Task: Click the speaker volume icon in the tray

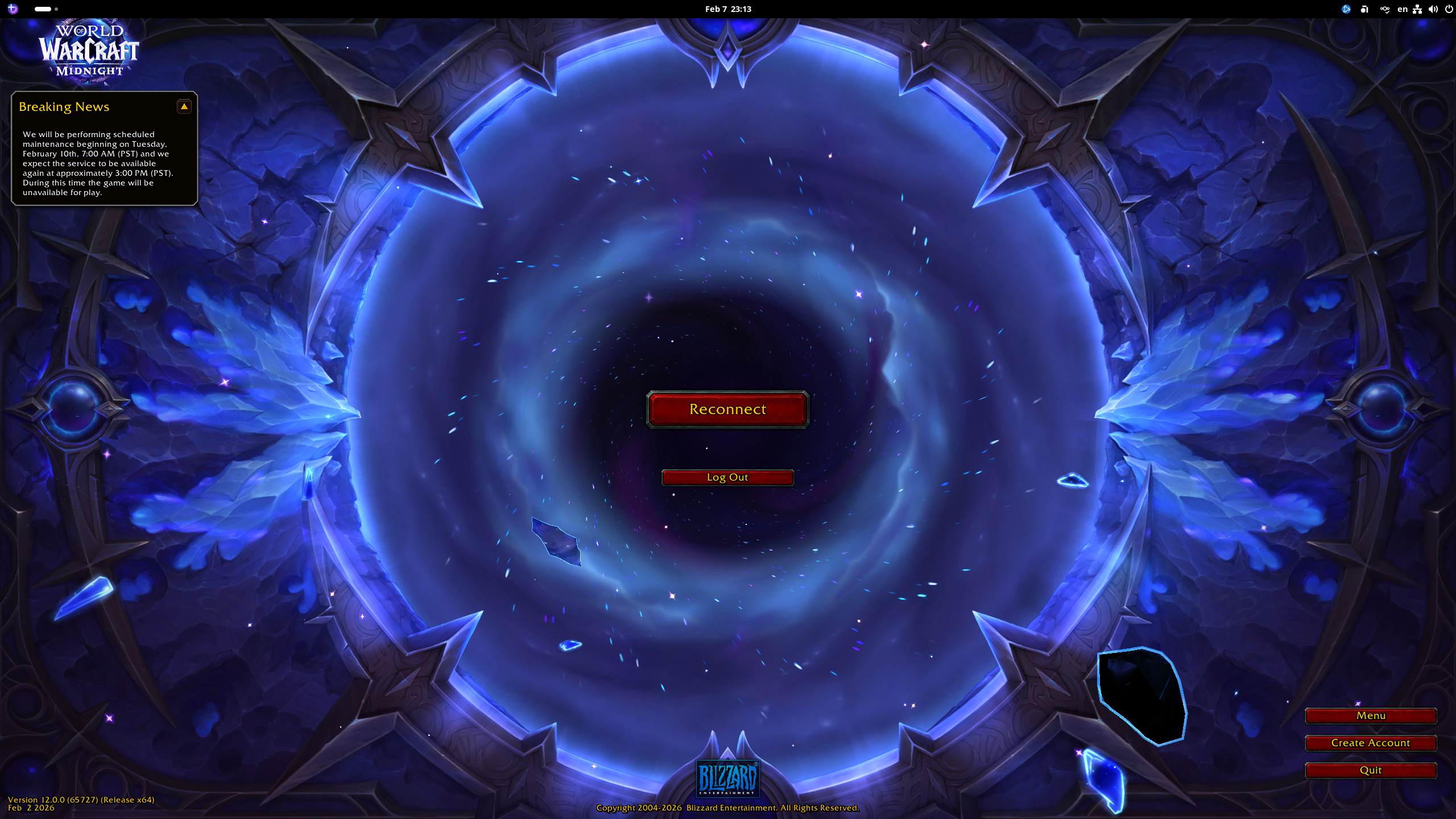Action: click(1433, 9)
